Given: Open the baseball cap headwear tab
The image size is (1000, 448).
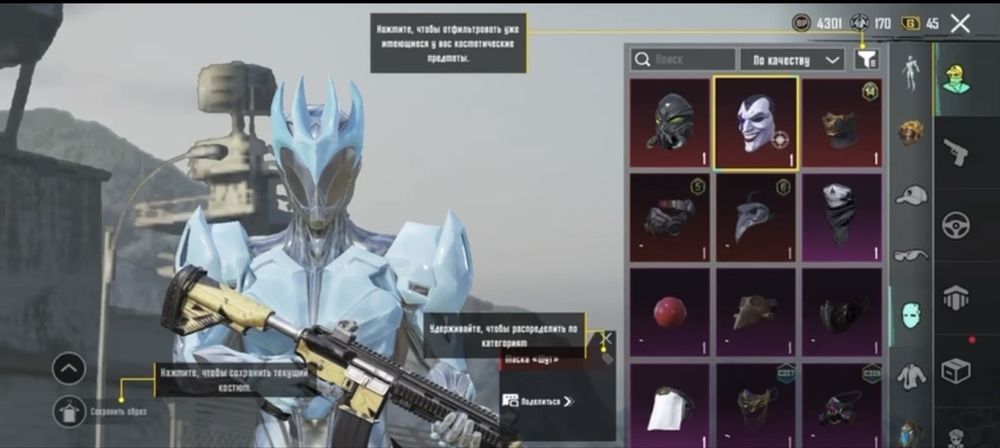Looking at the screenshot, I should point(910,194).
